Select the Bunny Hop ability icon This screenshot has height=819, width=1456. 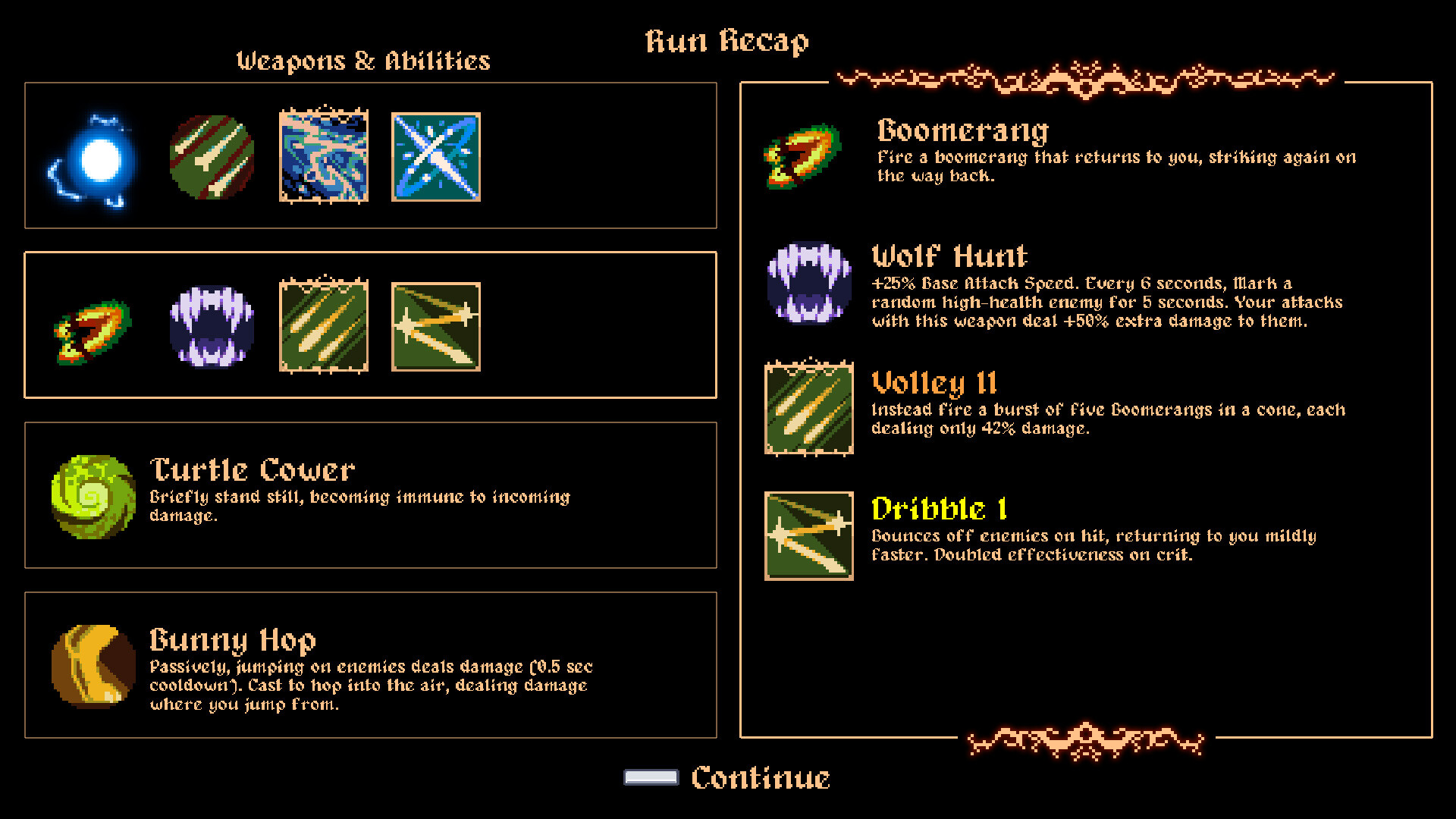(x=91, y=666)
